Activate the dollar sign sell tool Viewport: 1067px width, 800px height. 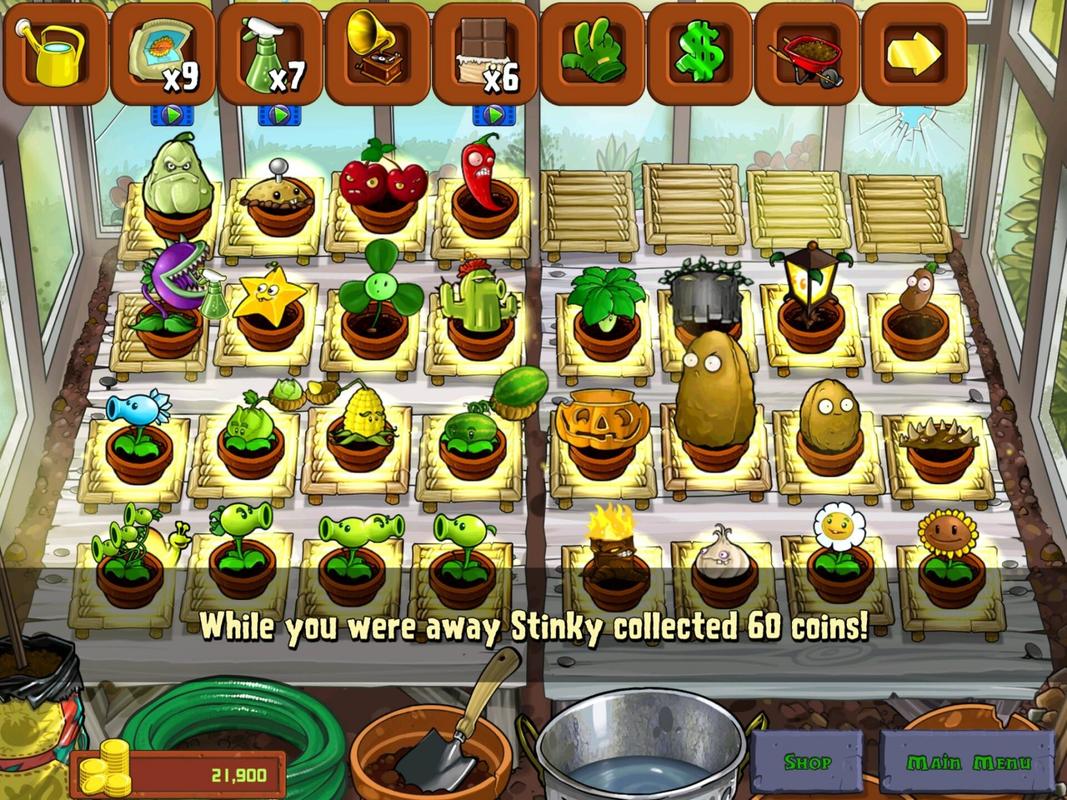tap(700, 54)
